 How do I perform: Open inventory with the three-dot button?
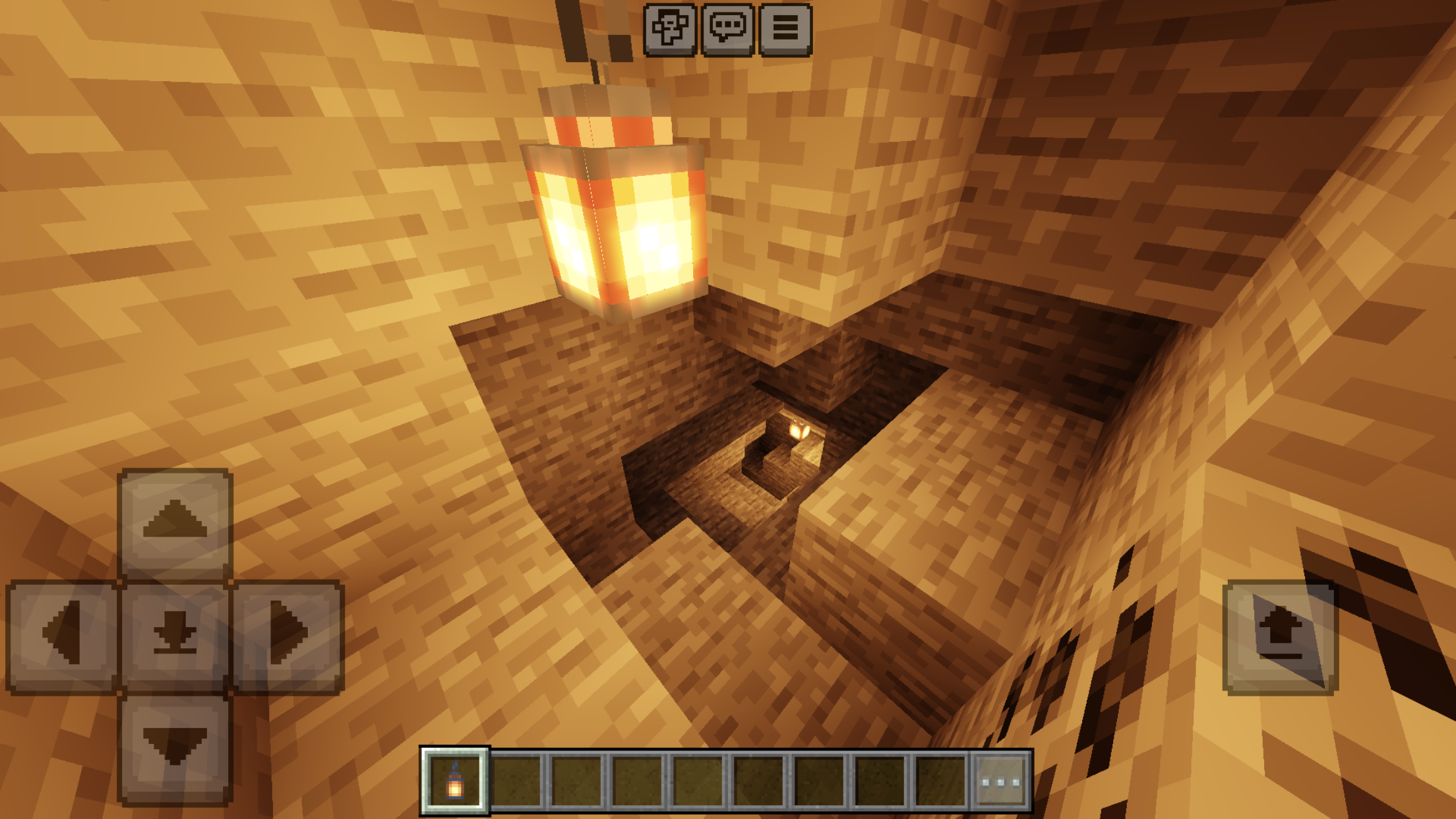tap(1000, 782)
